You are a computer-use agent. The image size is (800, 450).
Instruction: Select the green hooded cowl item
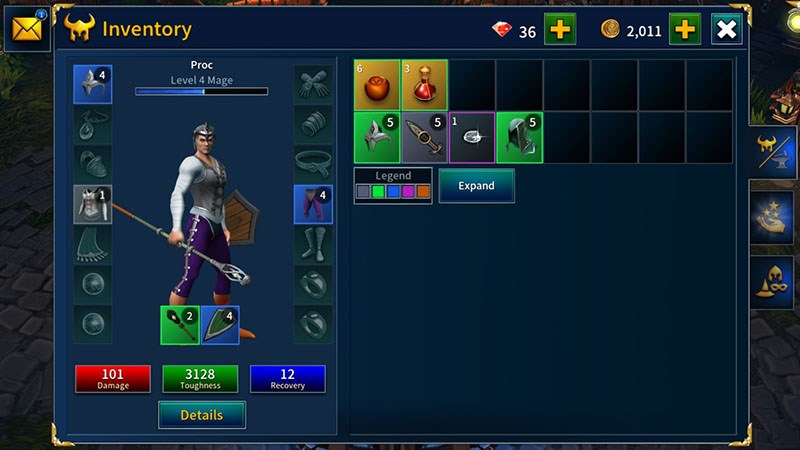coord(520,137)
